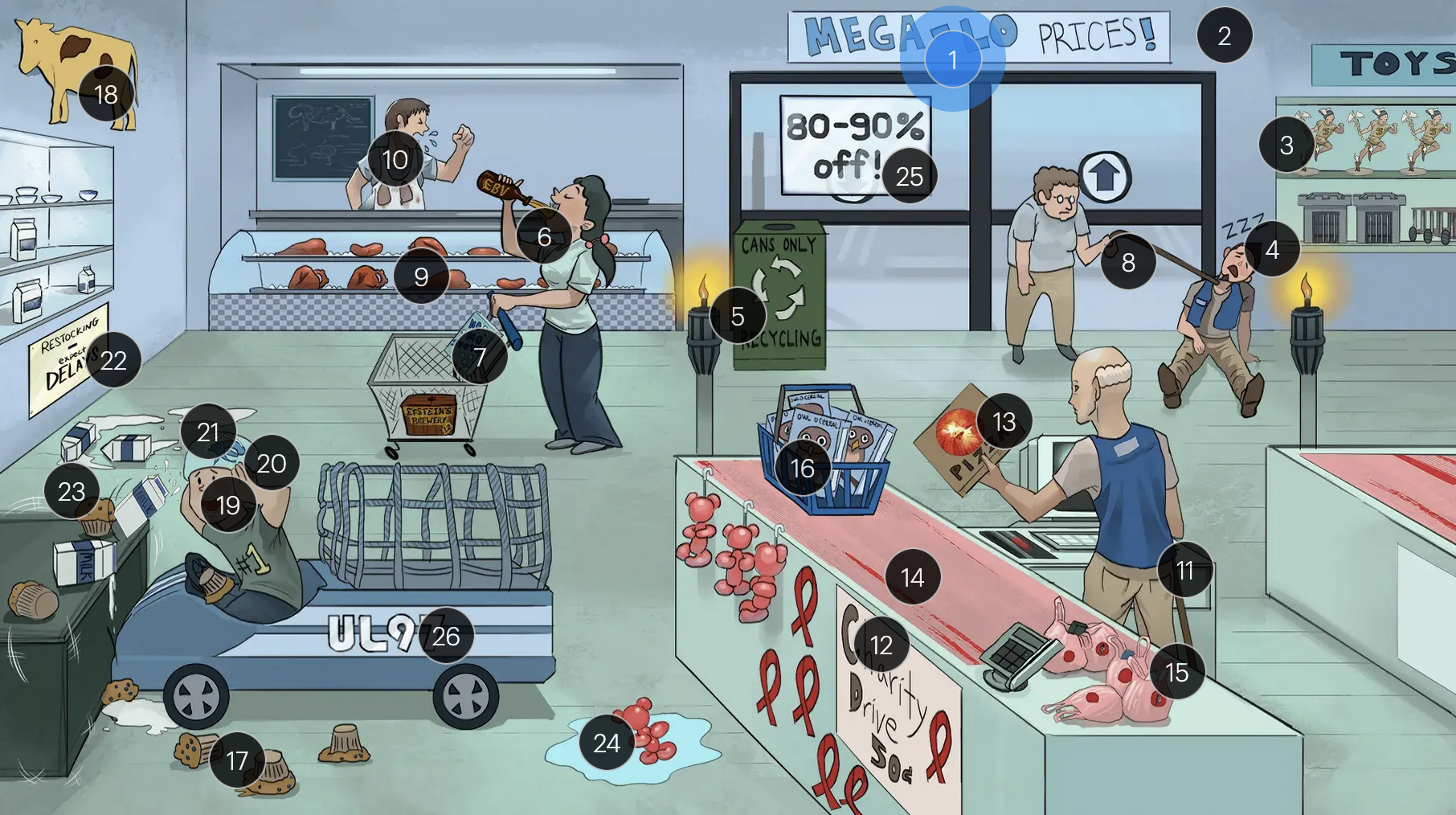Open marker 6 on the drinking woman
This screenshot has width=1456, height=815.
tap(544, 236)
